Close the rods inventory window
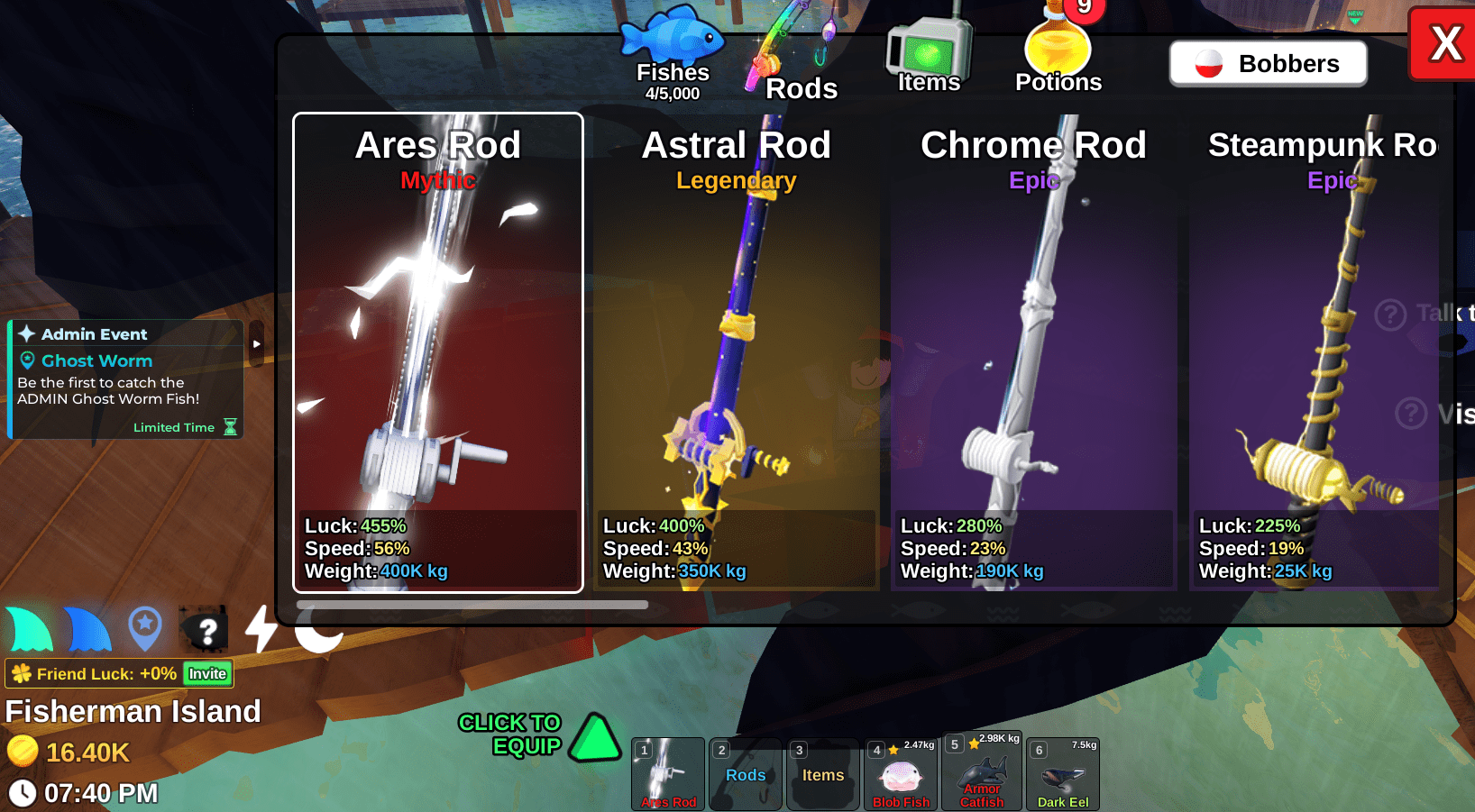Image resolution: width=1475 pixels, height=812 pixels. pos(1444,43)
